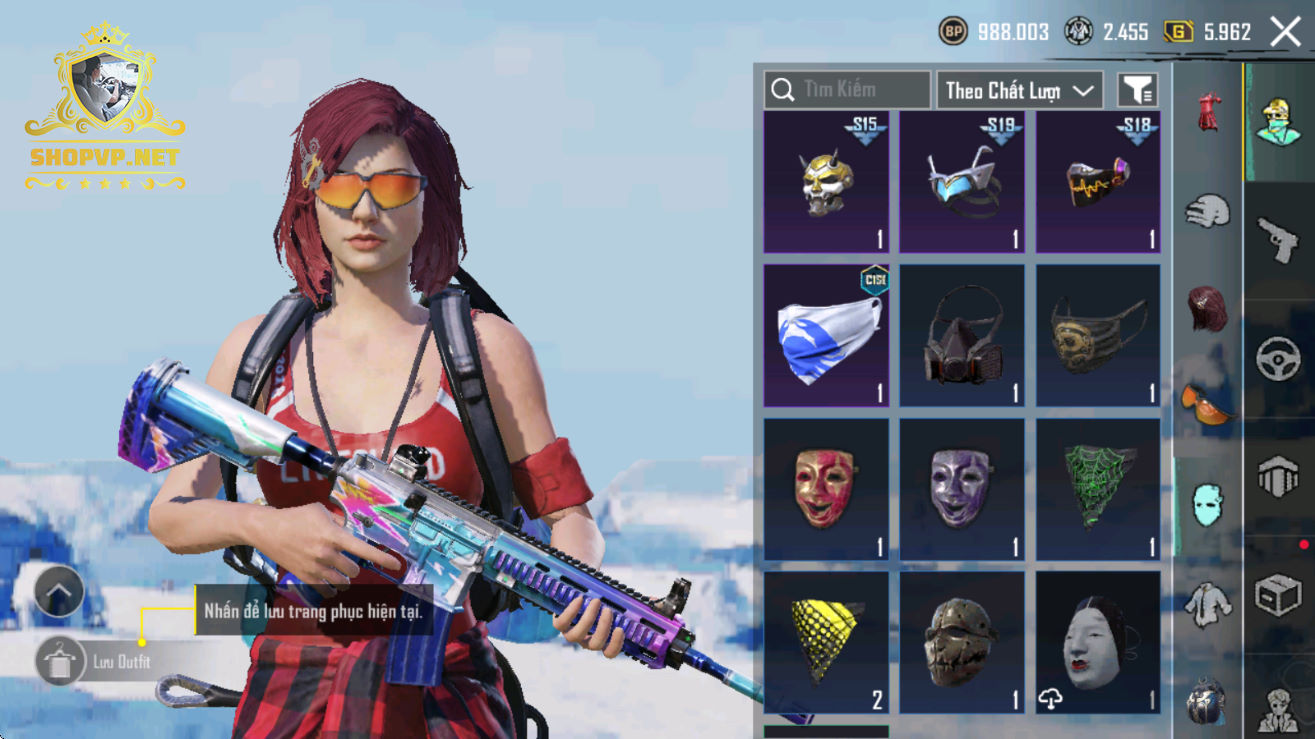This screenshot has width=1315, height=739.
Task: Select the white geisha face mask
Action: pos(1098,643)
